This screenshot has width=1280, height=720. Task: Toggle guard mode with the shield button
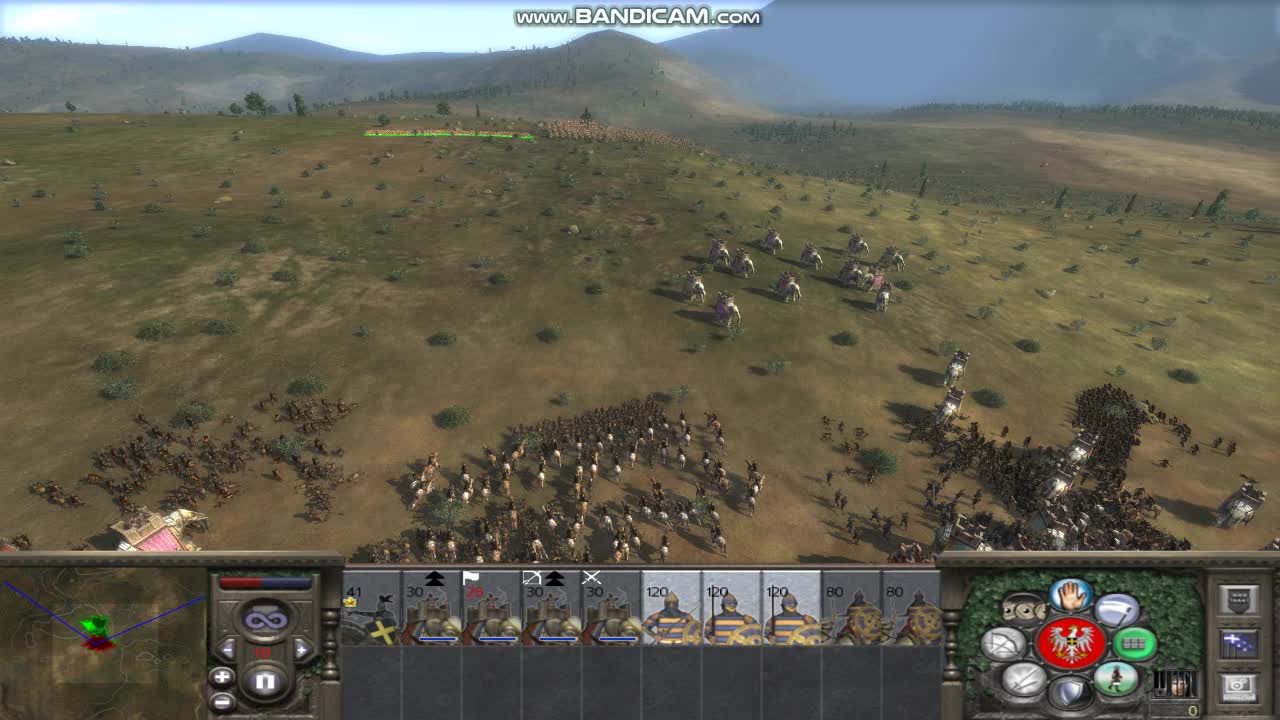coord(1069,692)
